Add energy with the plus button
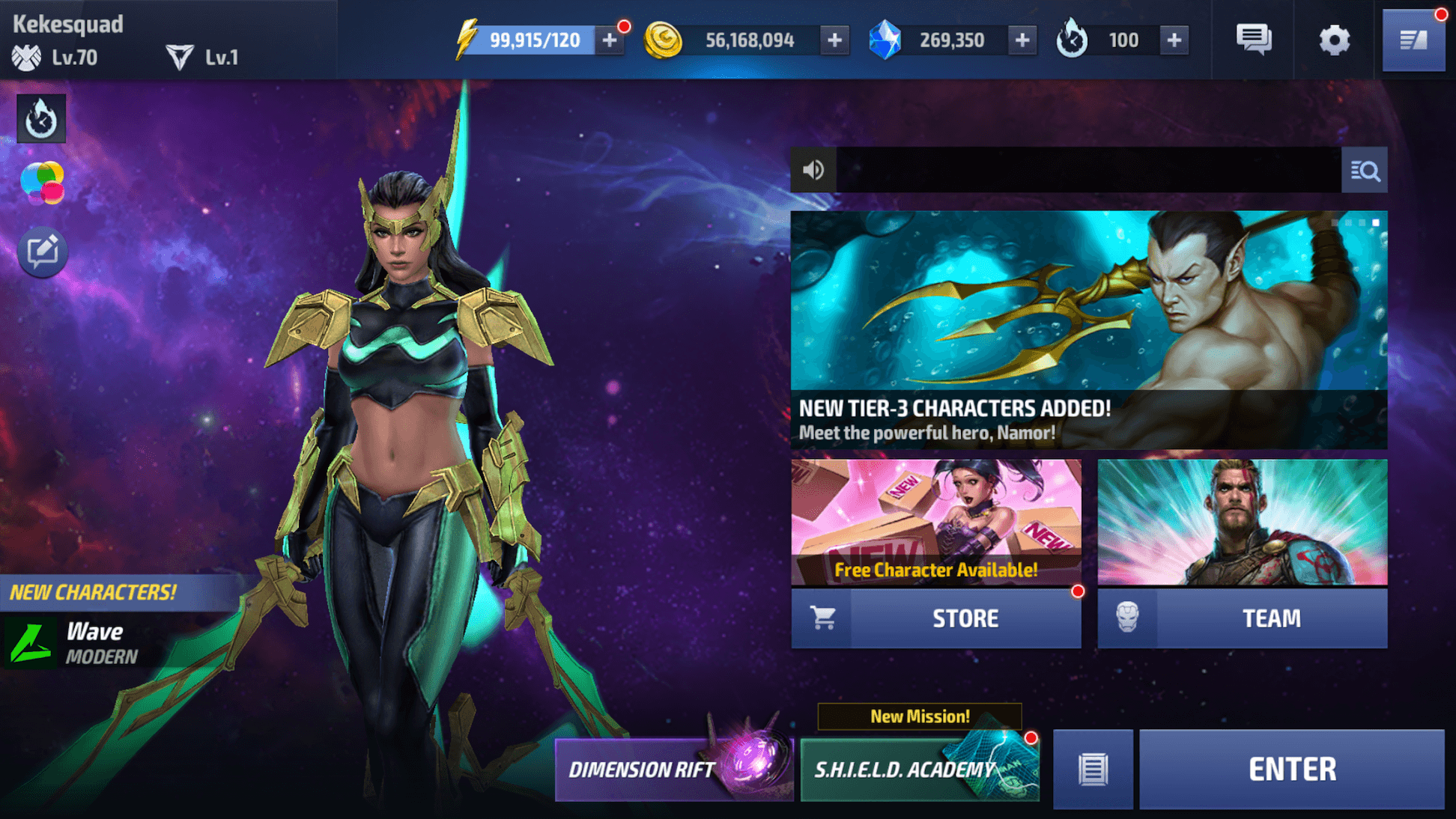The width and height of the screenshot is (1456, 819). point(609,40)
